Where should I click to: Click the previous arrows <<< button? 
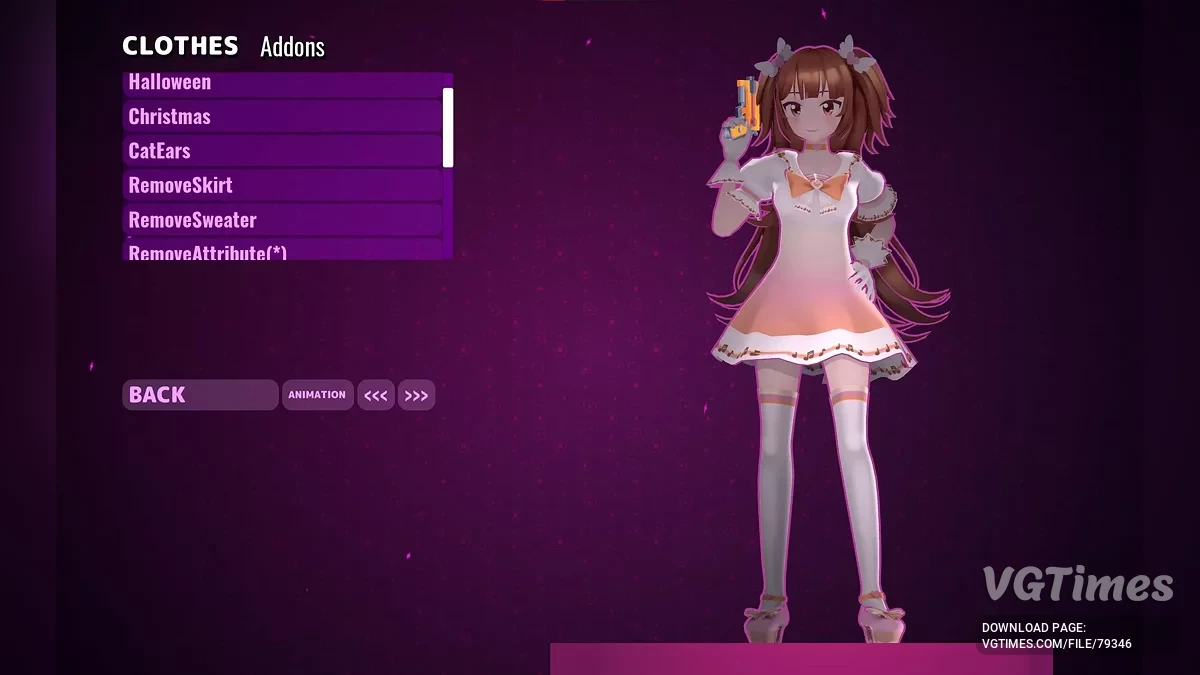[376, 396]
